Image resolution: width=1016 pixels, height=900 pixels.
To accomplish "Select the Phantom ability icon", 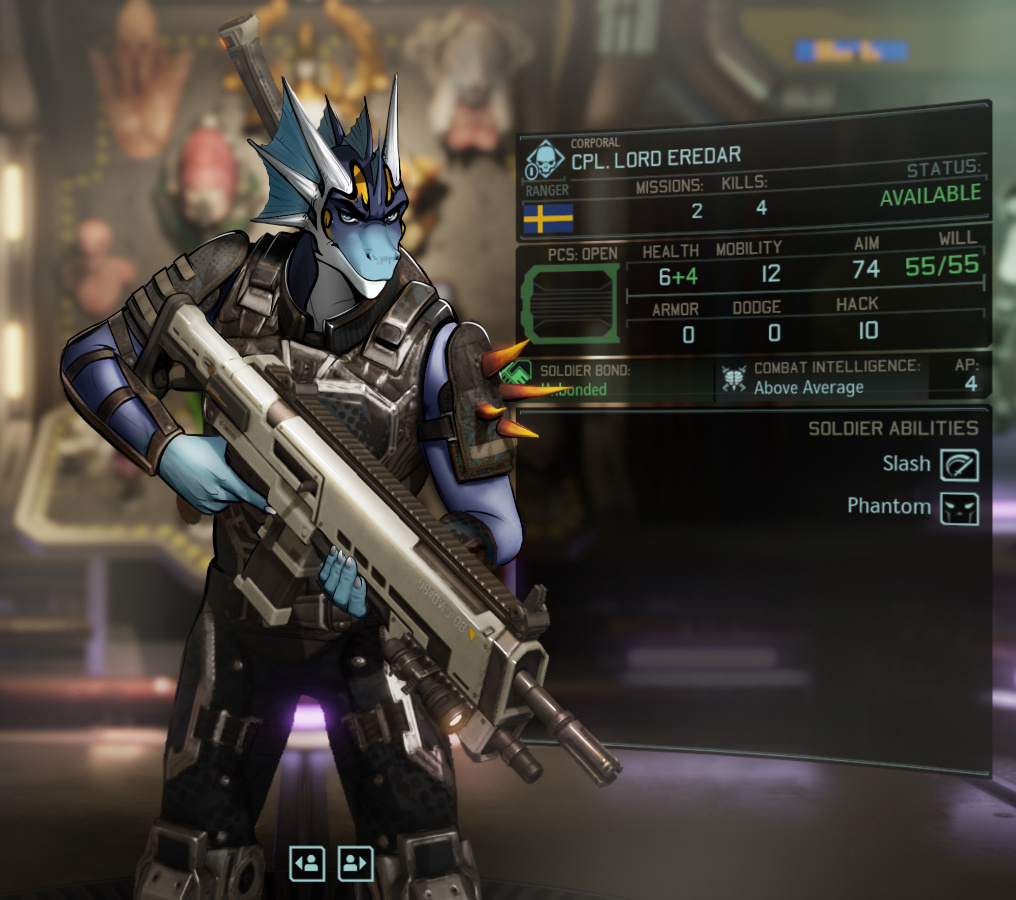I will (959, 507).
